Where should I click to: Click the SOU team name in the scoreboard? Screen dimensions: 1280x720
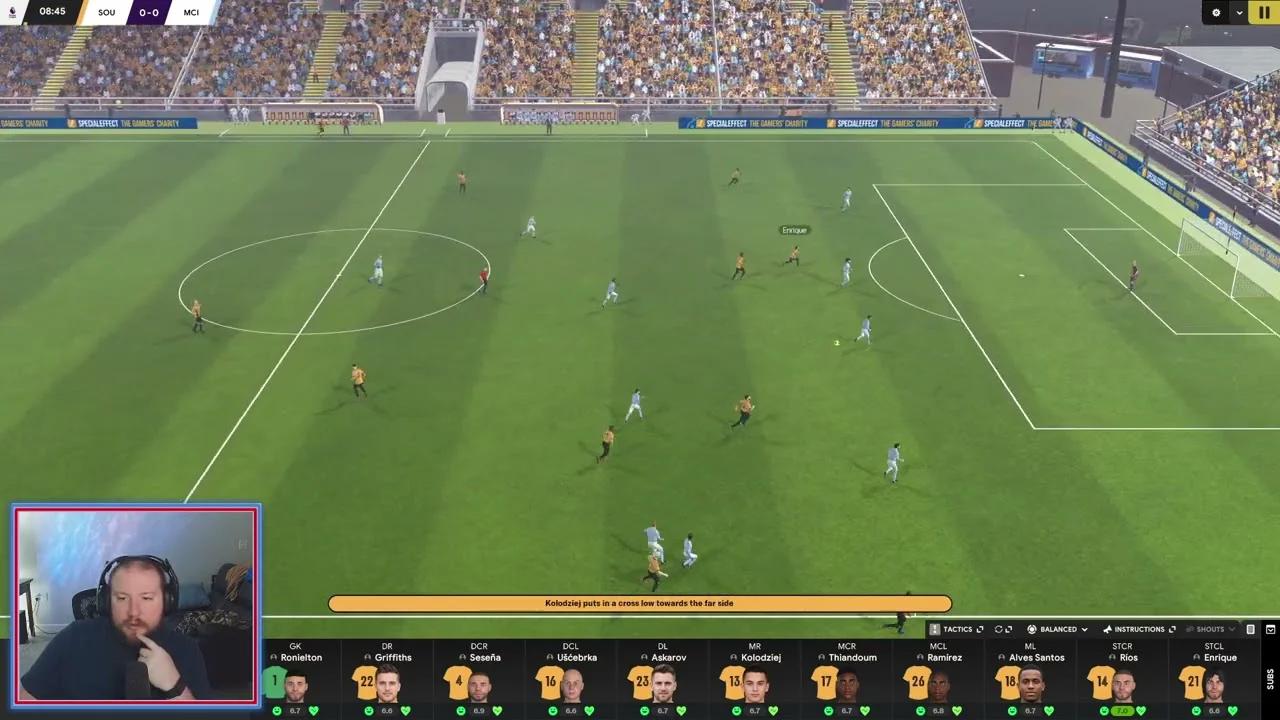pos(107,13)
